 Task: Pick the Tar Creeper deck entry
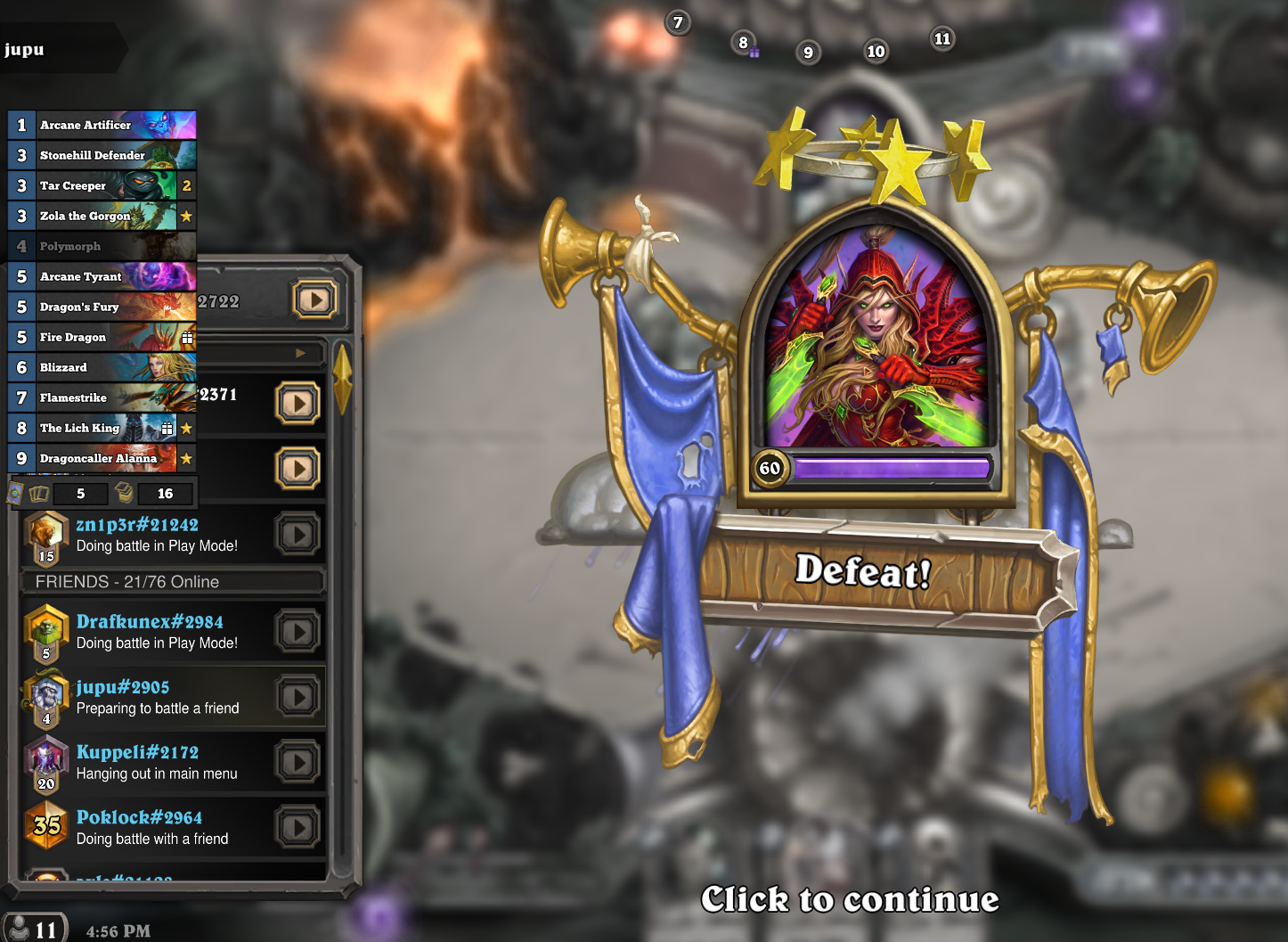click(x=102, y=185)
